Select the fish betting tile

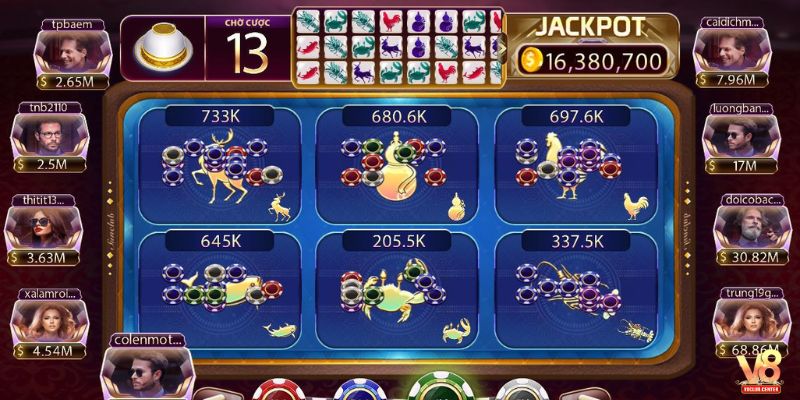tap(219, 290)
